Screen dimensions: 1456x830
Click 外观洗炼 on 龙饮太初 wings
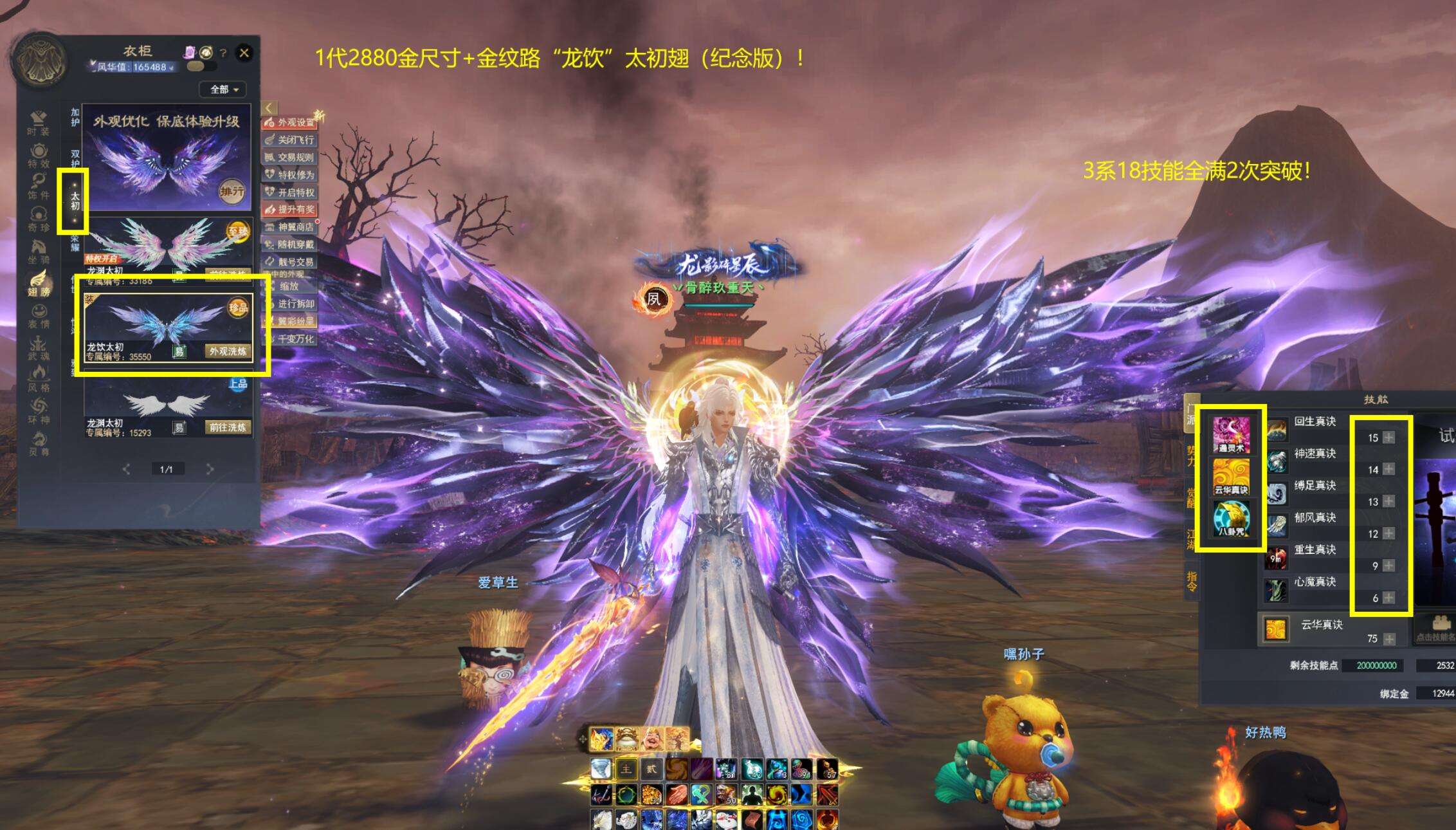click(228, 351)
